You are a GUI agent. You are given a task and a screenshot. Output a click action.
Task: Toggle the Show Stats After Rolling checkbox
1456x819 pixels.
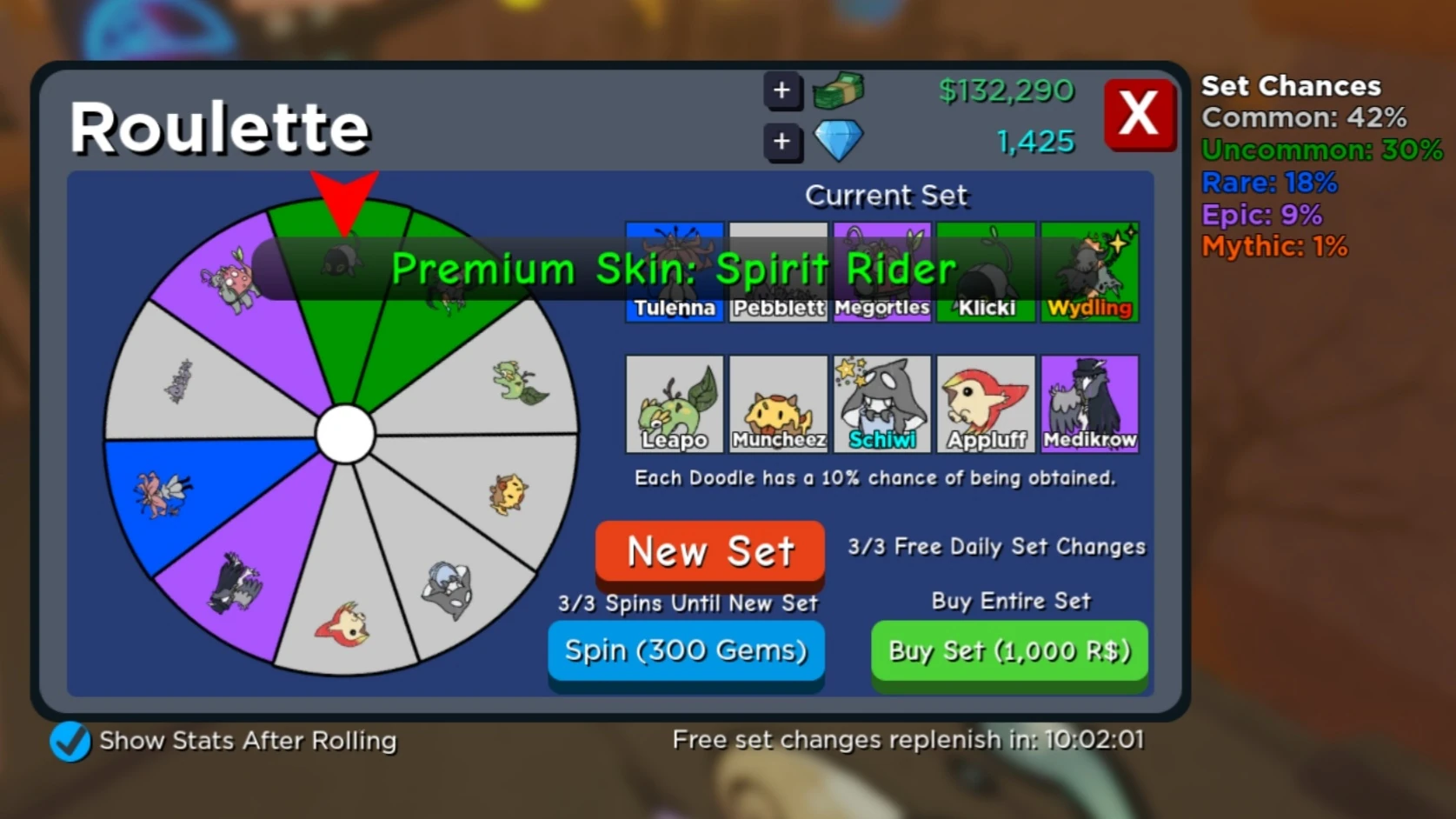pos(70,742)
